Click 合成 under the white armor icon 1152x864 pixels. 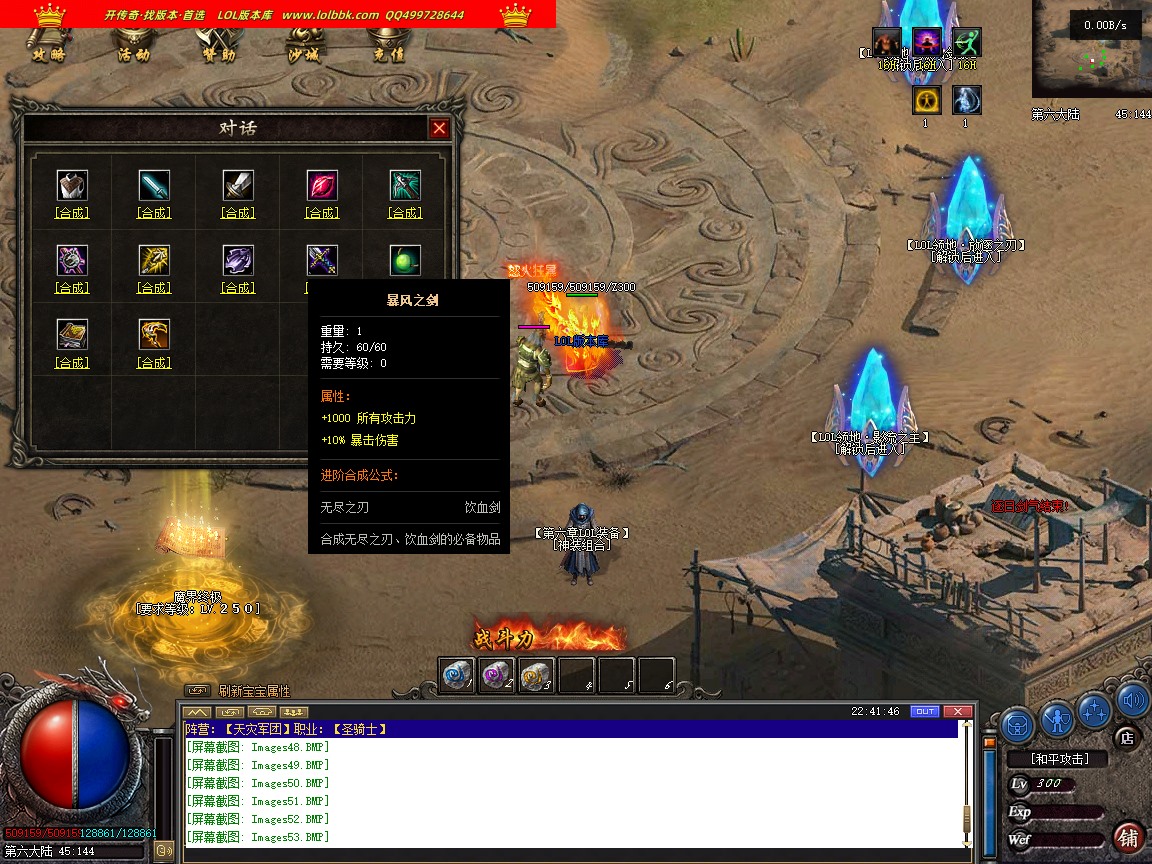[x=72, y=213]
